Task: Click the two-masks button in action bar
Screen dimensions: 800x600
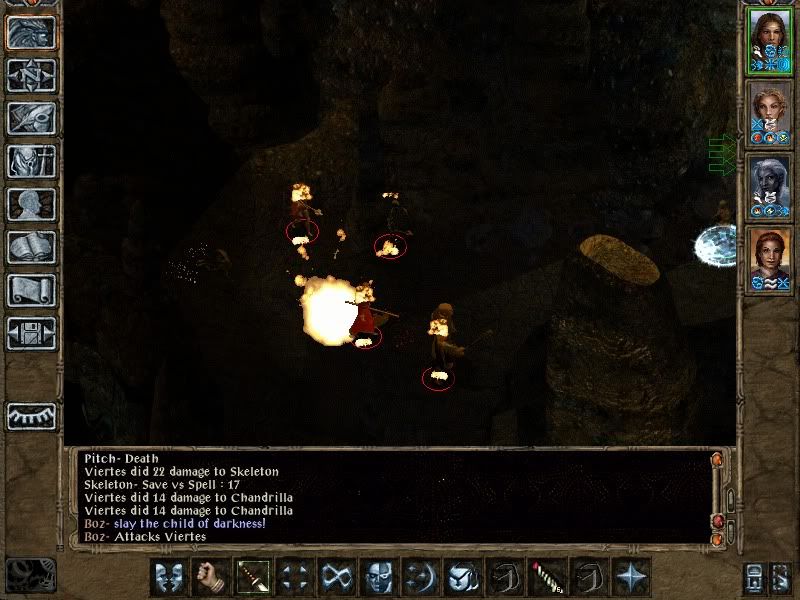Action: [167, 577]
